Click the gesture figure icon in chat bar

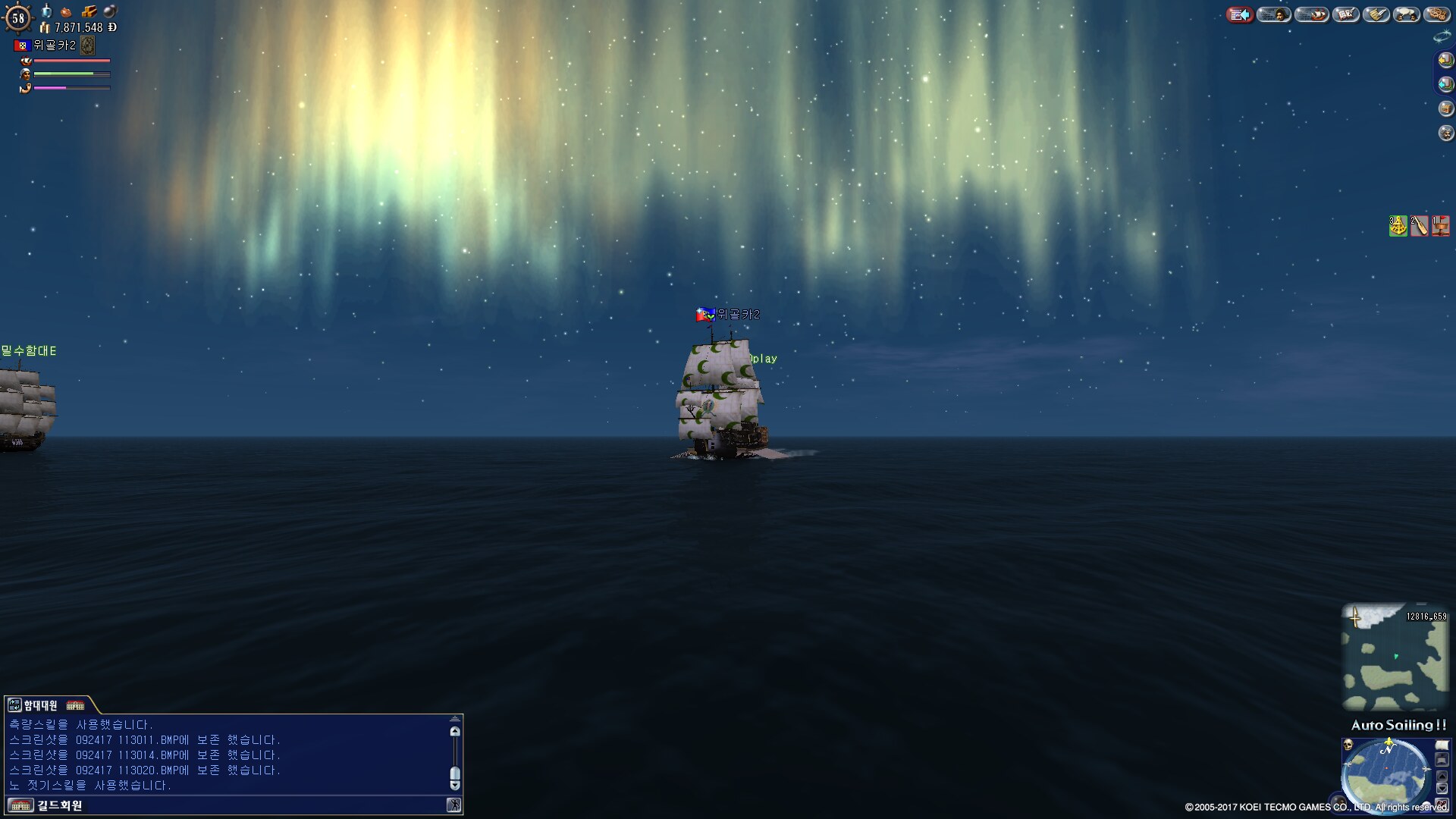[x=453, y=805]
